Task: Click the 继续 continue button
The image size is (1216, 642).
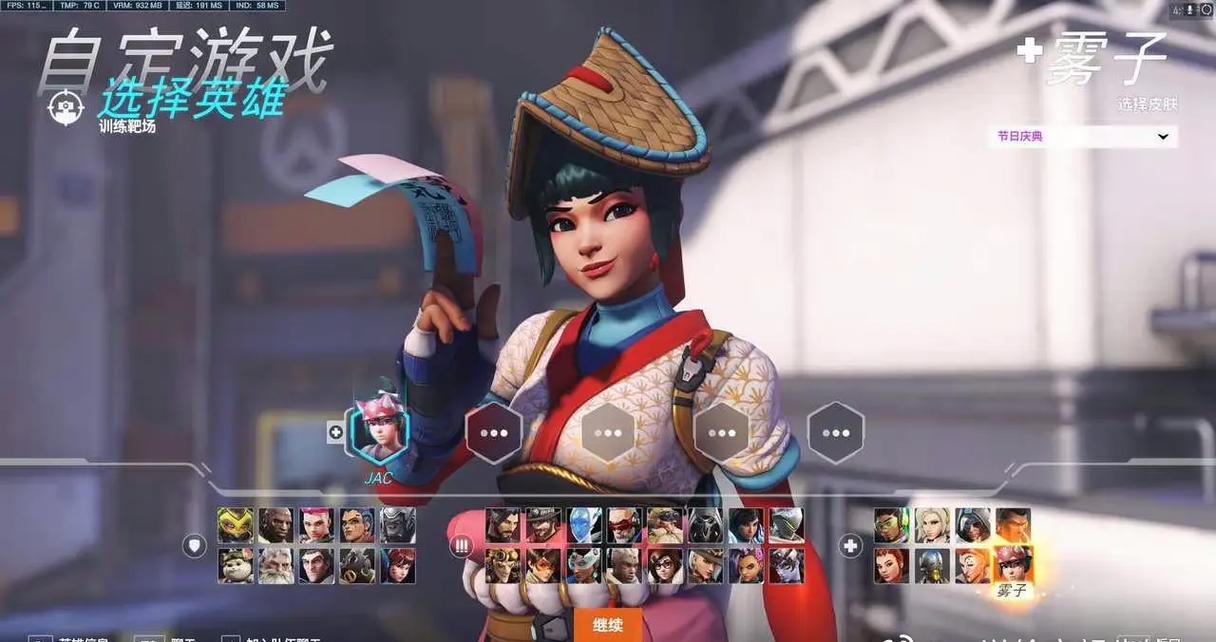Action: [x=608, y=625]
